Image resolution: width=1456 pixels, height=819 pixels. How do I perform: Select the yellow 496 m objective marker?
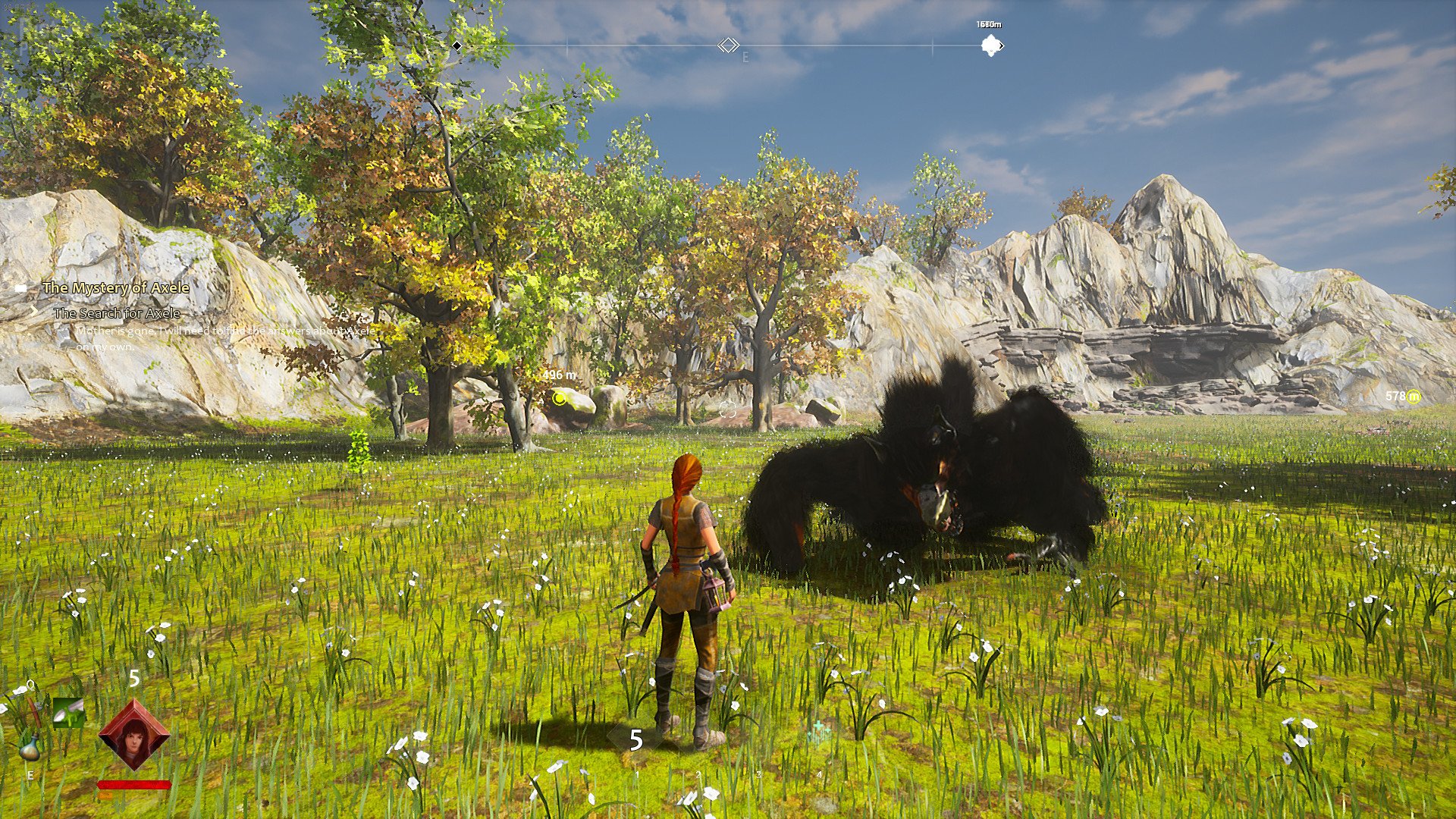pos(560,397)
